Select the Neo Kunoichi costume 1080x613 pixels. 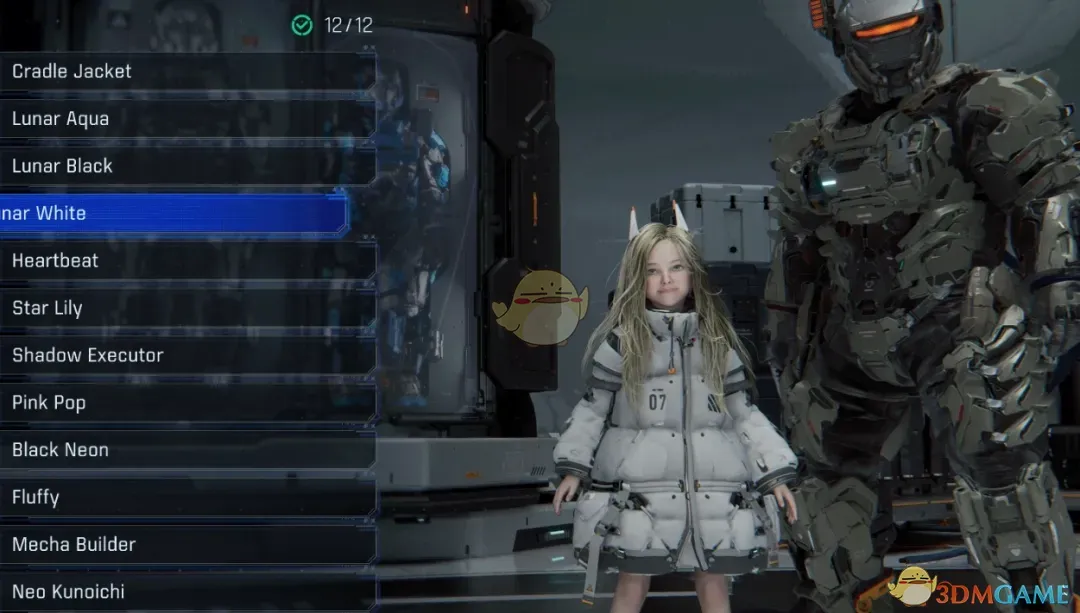pos(185,591)
